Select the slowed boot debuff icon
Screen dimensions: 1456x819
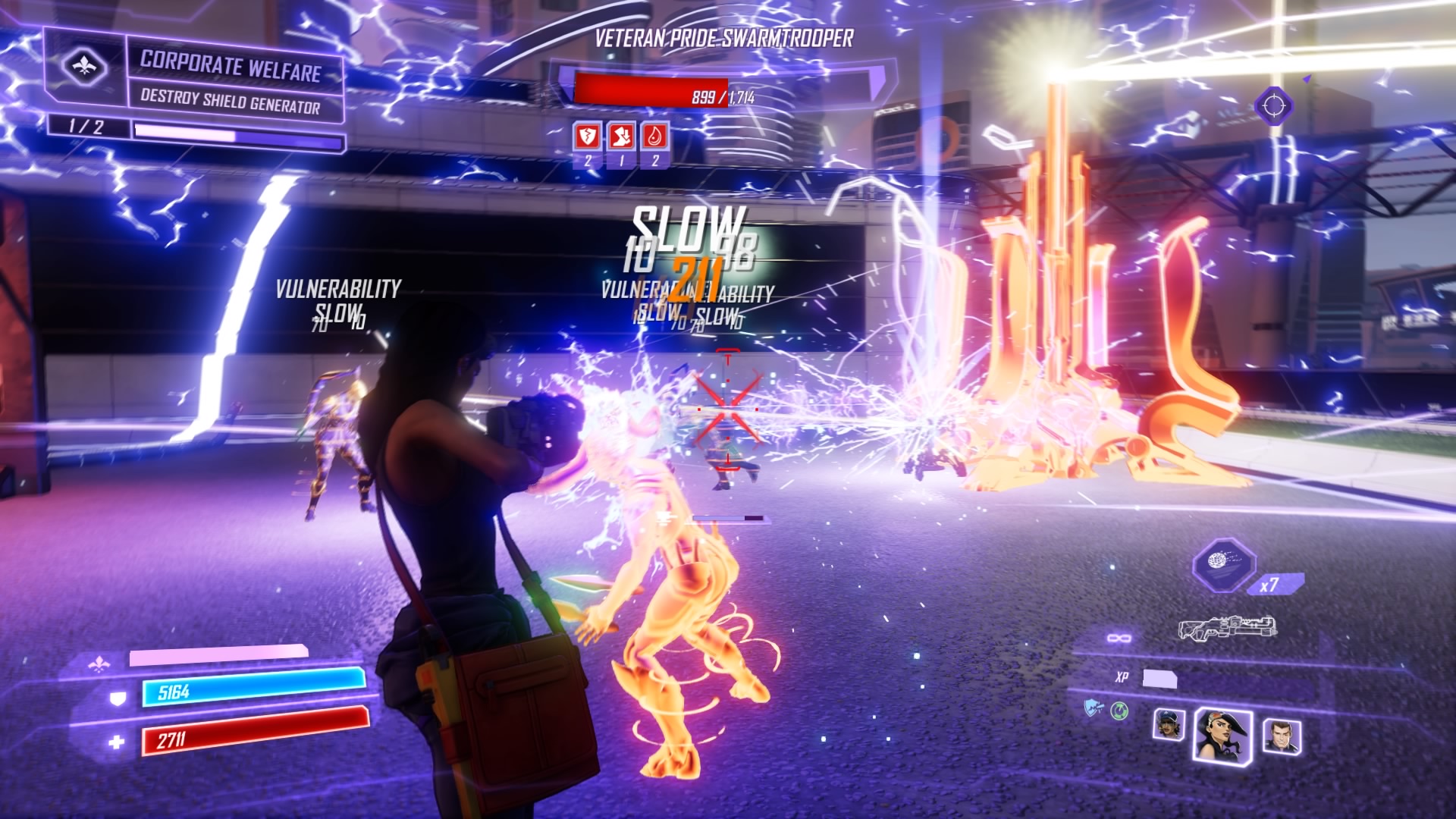621,136
